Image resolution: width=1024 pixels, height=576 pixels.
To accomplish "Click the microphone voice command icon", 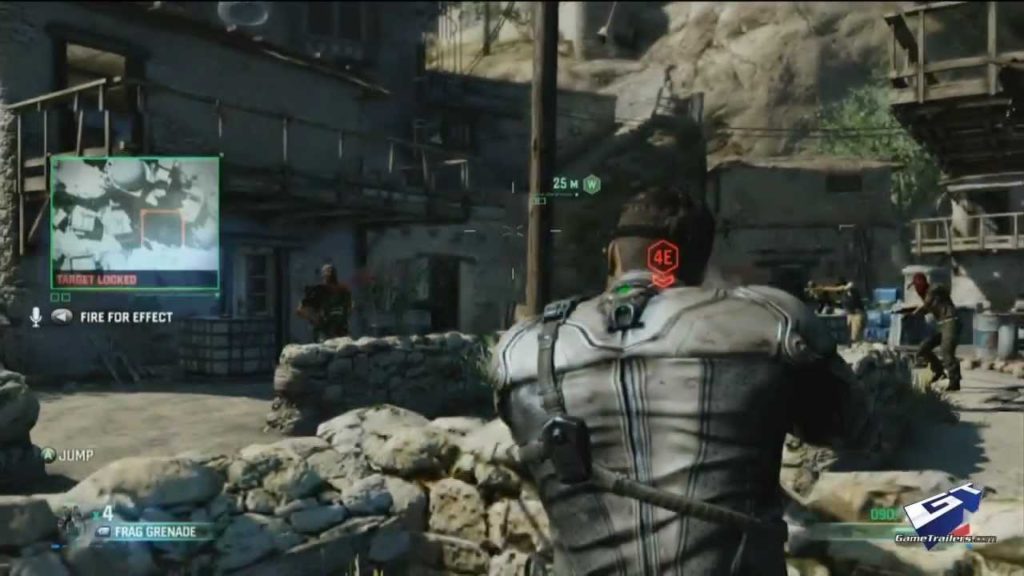I will 36,317.
